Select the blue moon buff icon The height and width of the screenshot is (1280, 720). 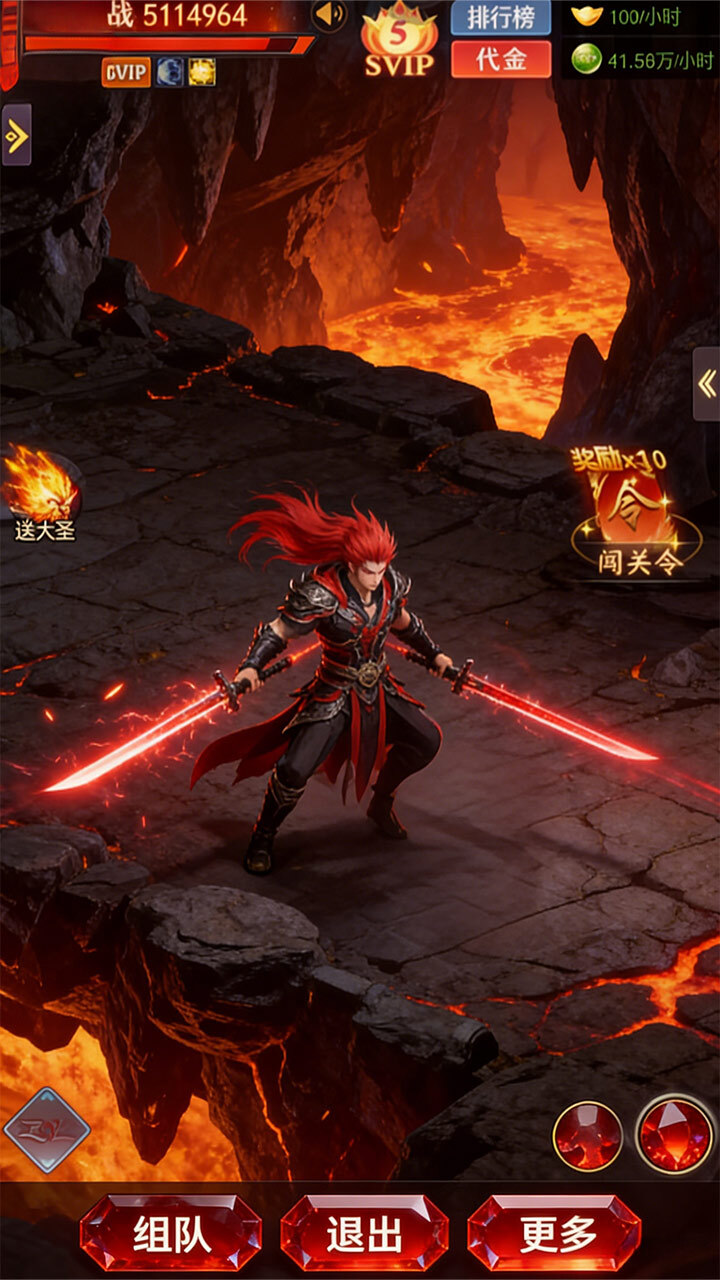pyautogui.click(x=169, y=72)
